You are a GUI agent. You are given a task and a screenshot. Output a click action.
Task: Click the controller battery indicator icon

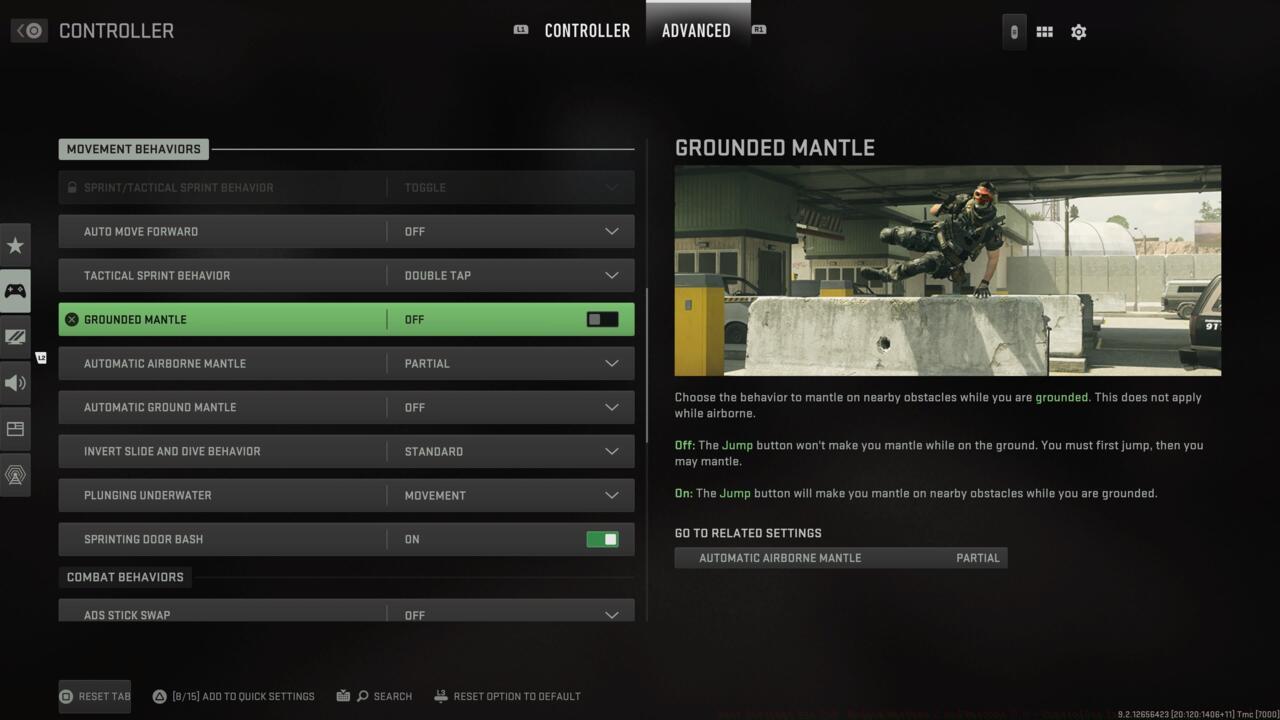click(1013, 31)
